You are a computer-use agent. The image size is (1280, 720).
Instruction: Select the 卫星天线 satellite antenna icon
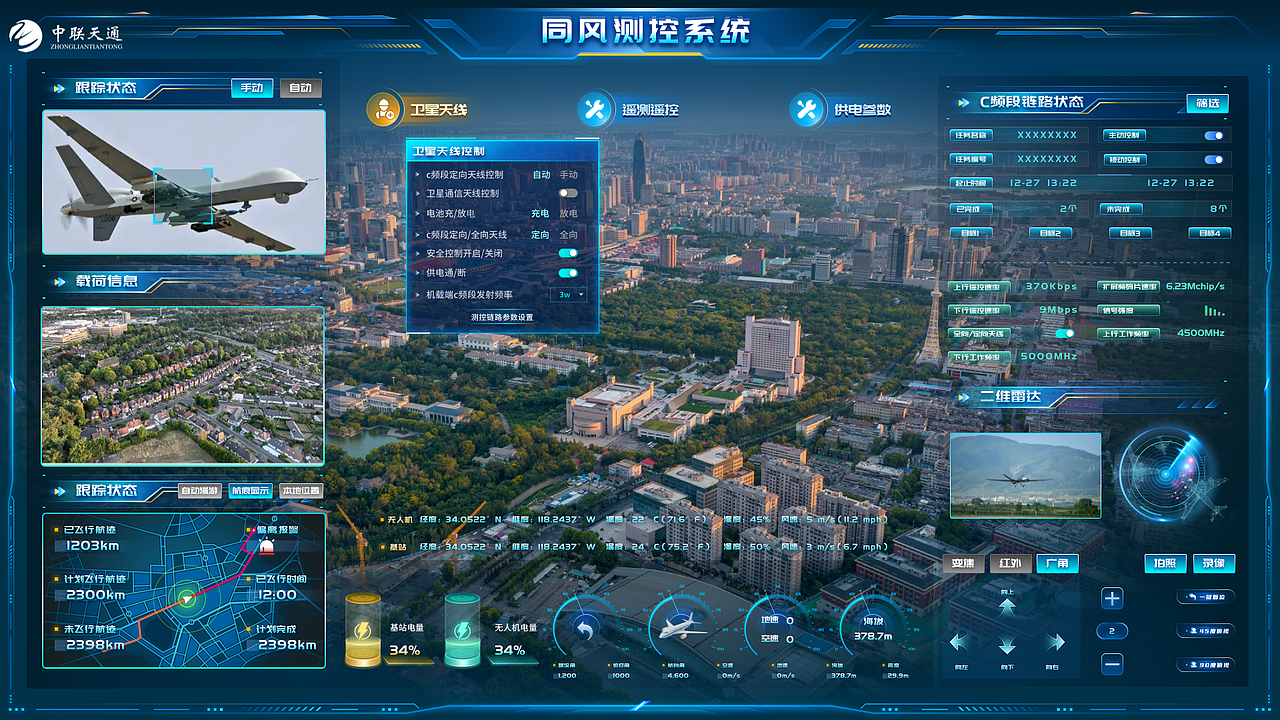click(x=385, y=110)
